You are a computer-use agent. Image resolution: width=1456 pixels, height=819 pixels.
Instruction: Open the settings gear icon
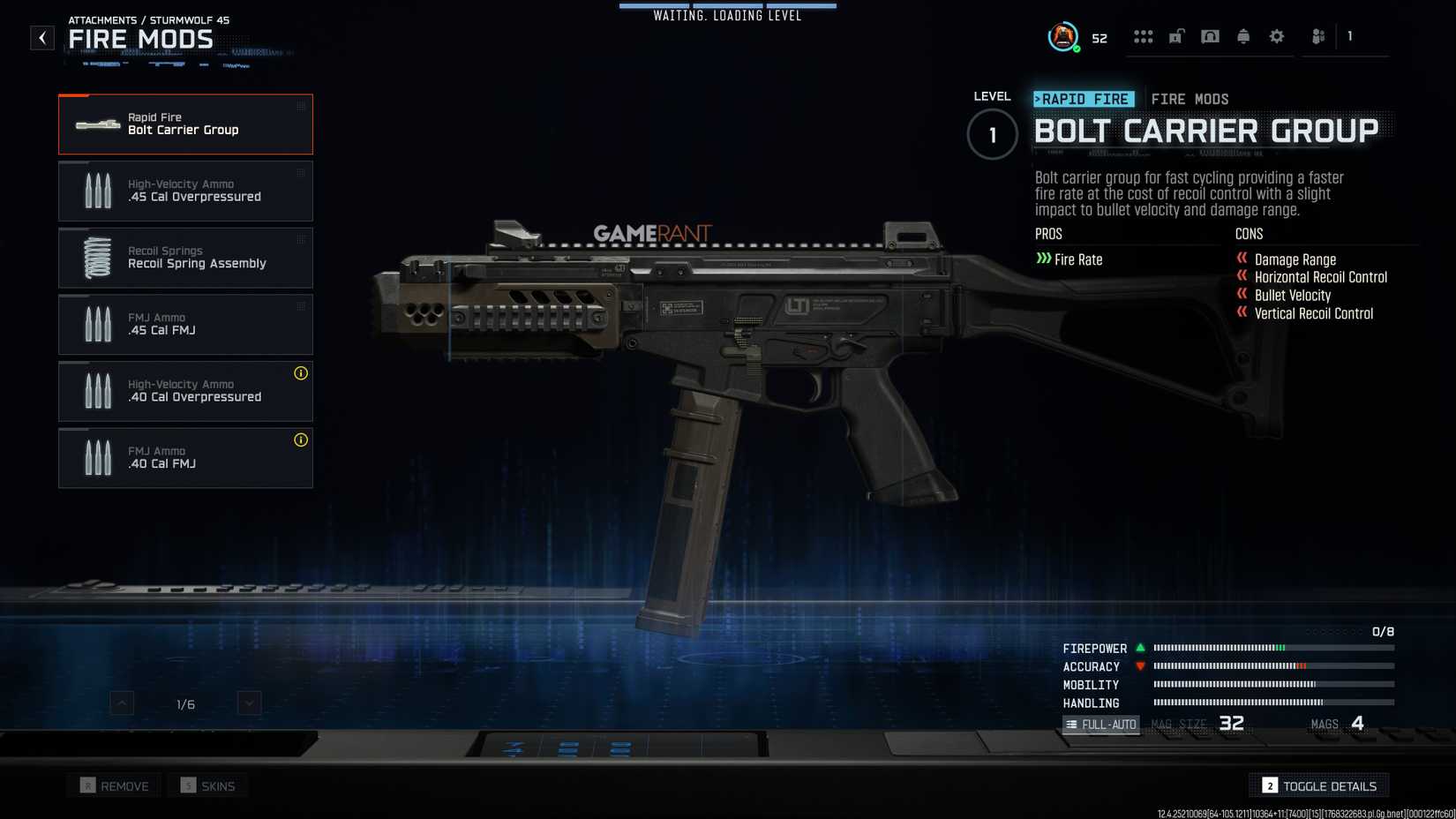point(1276,35)
